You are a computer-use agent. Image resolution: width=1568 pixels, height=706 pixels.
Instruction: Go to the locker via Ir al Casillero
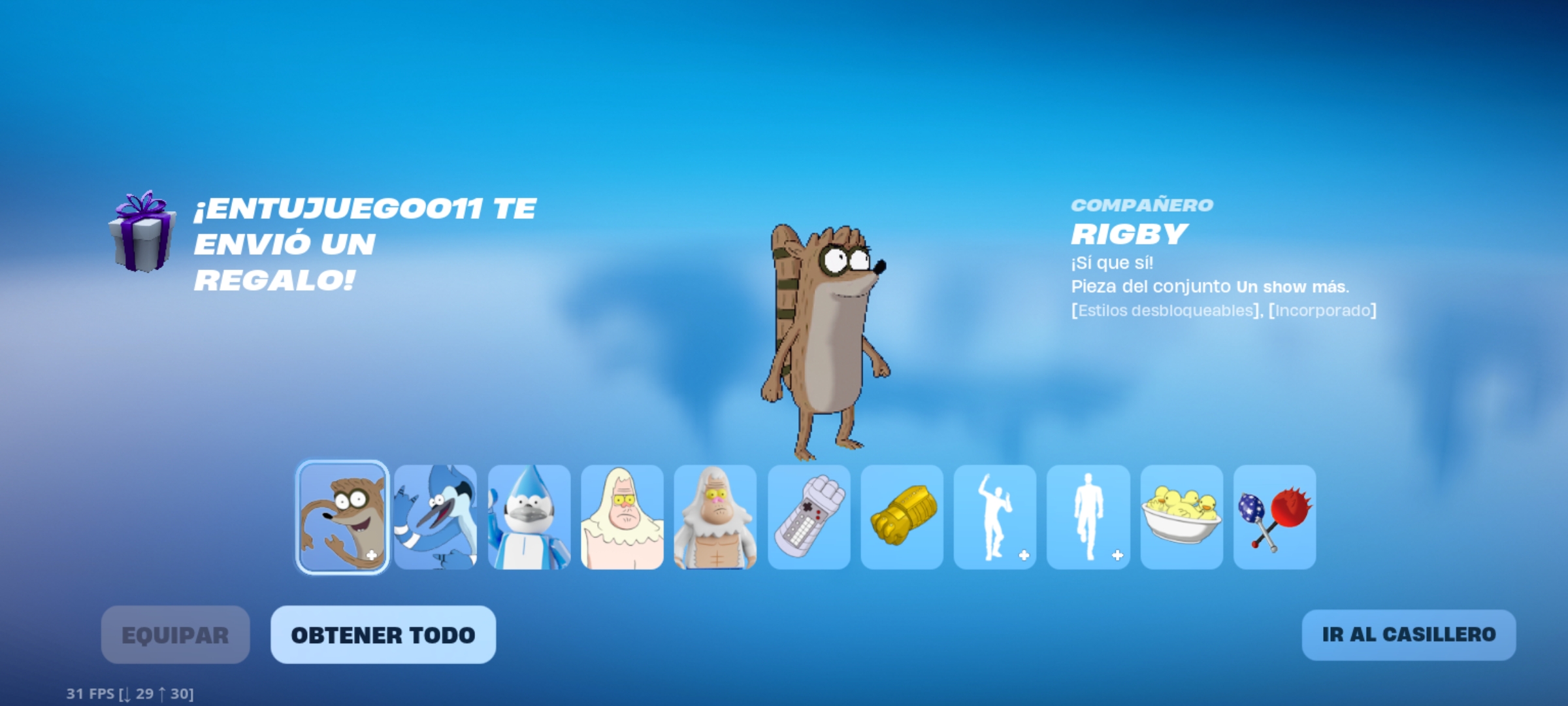[x=1409, y=635]
